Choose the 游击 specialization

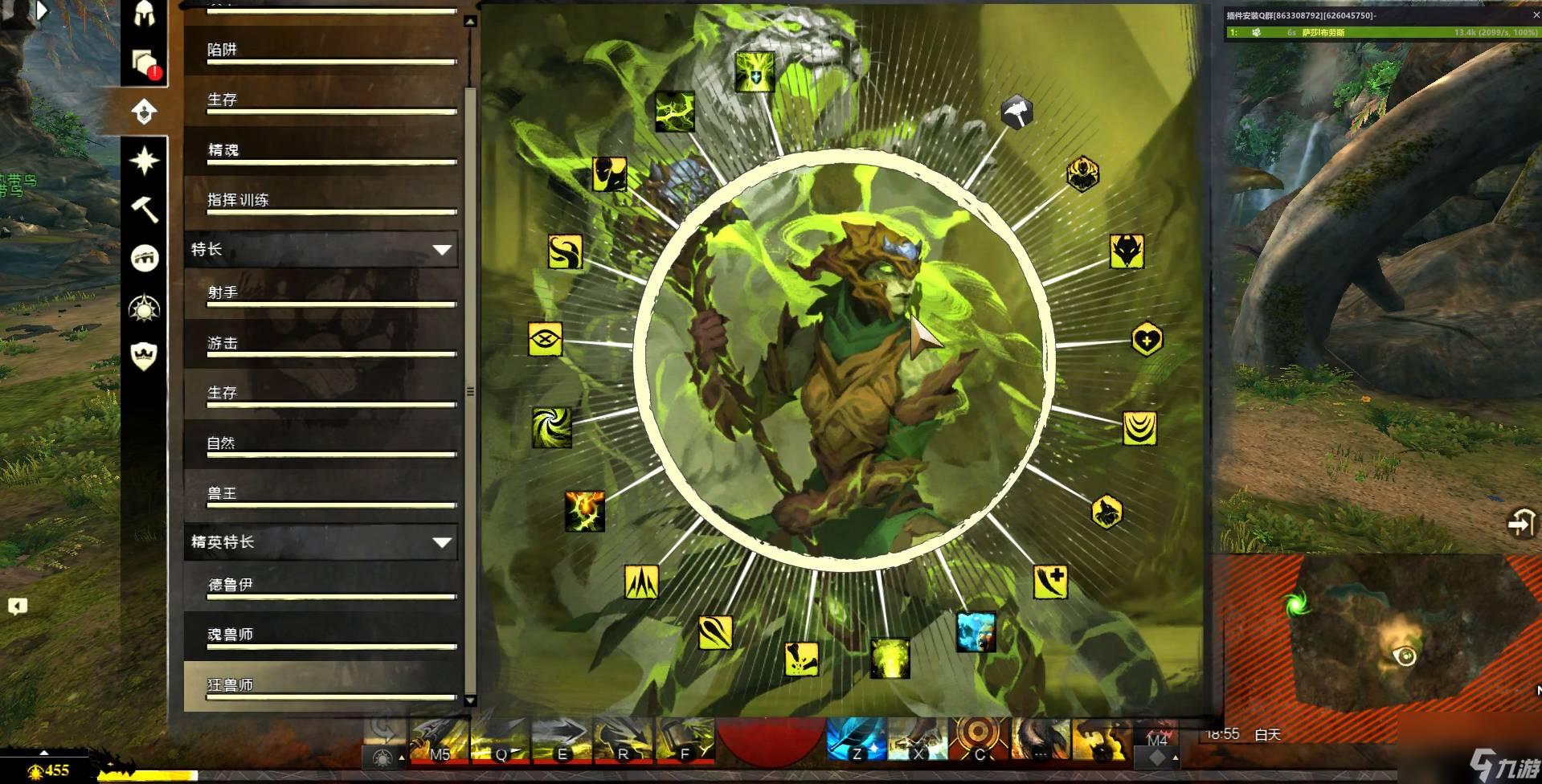tap(321, 344)
